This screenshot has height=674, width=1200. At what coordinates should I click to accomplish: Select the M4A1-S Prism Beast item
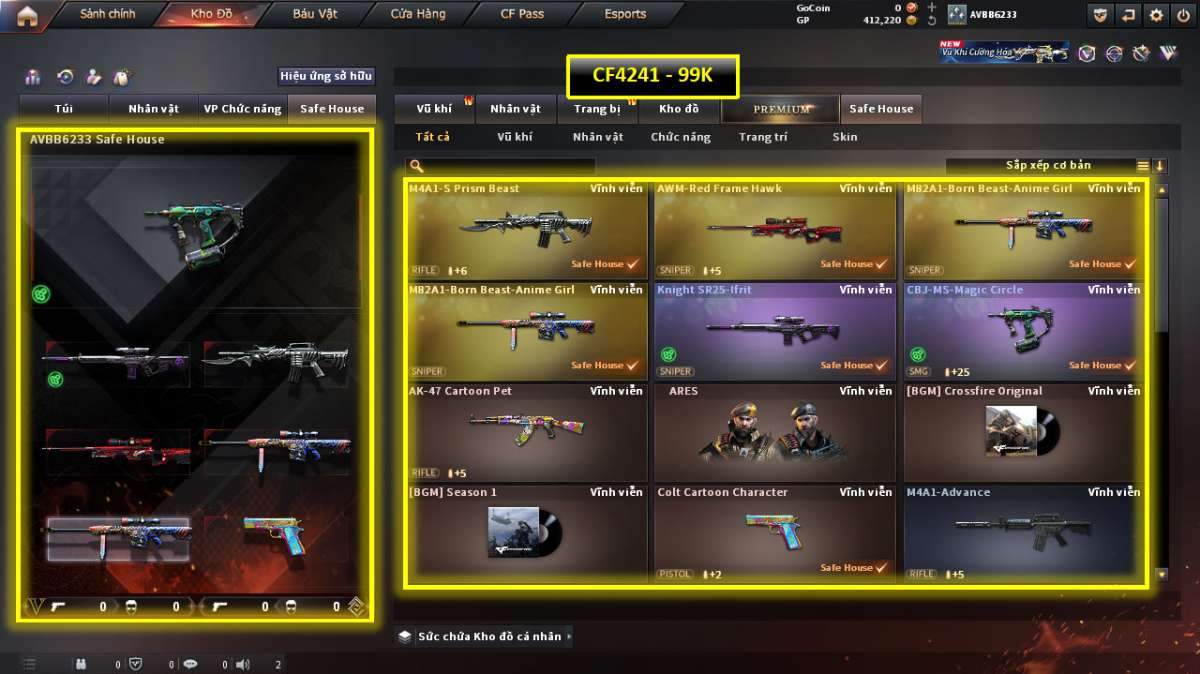click(x=527, y=230)
